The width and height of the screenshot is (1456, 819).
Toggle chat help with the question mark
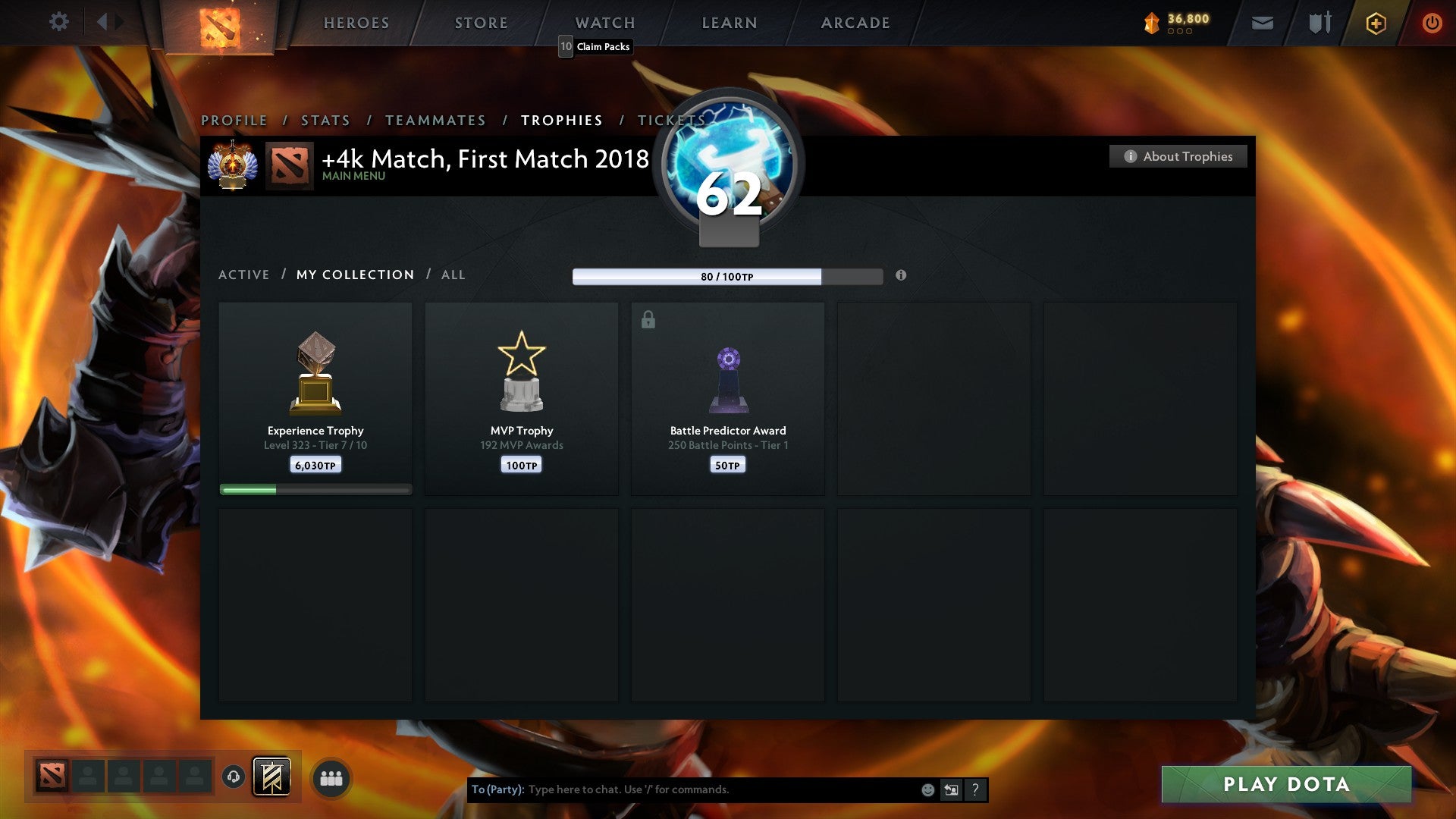pos(974,789)
